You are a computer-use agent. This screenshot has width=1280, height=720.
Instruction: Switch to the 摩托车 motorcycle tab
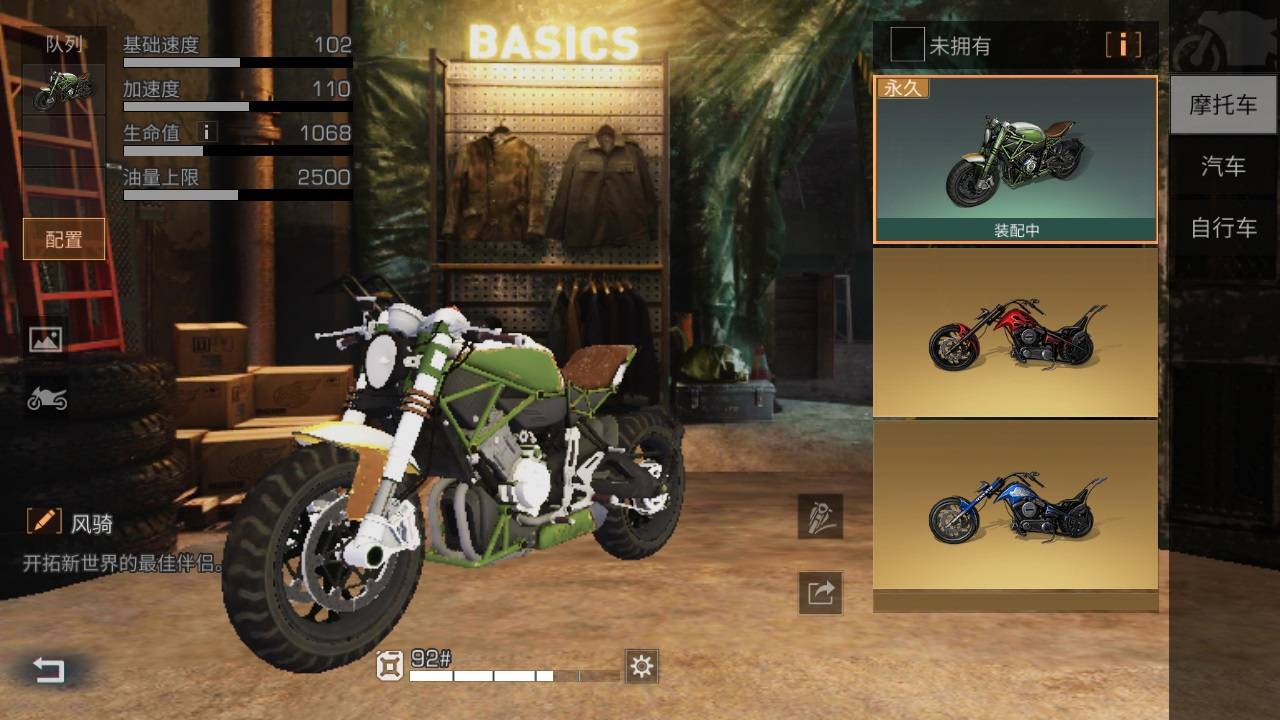1222,105
